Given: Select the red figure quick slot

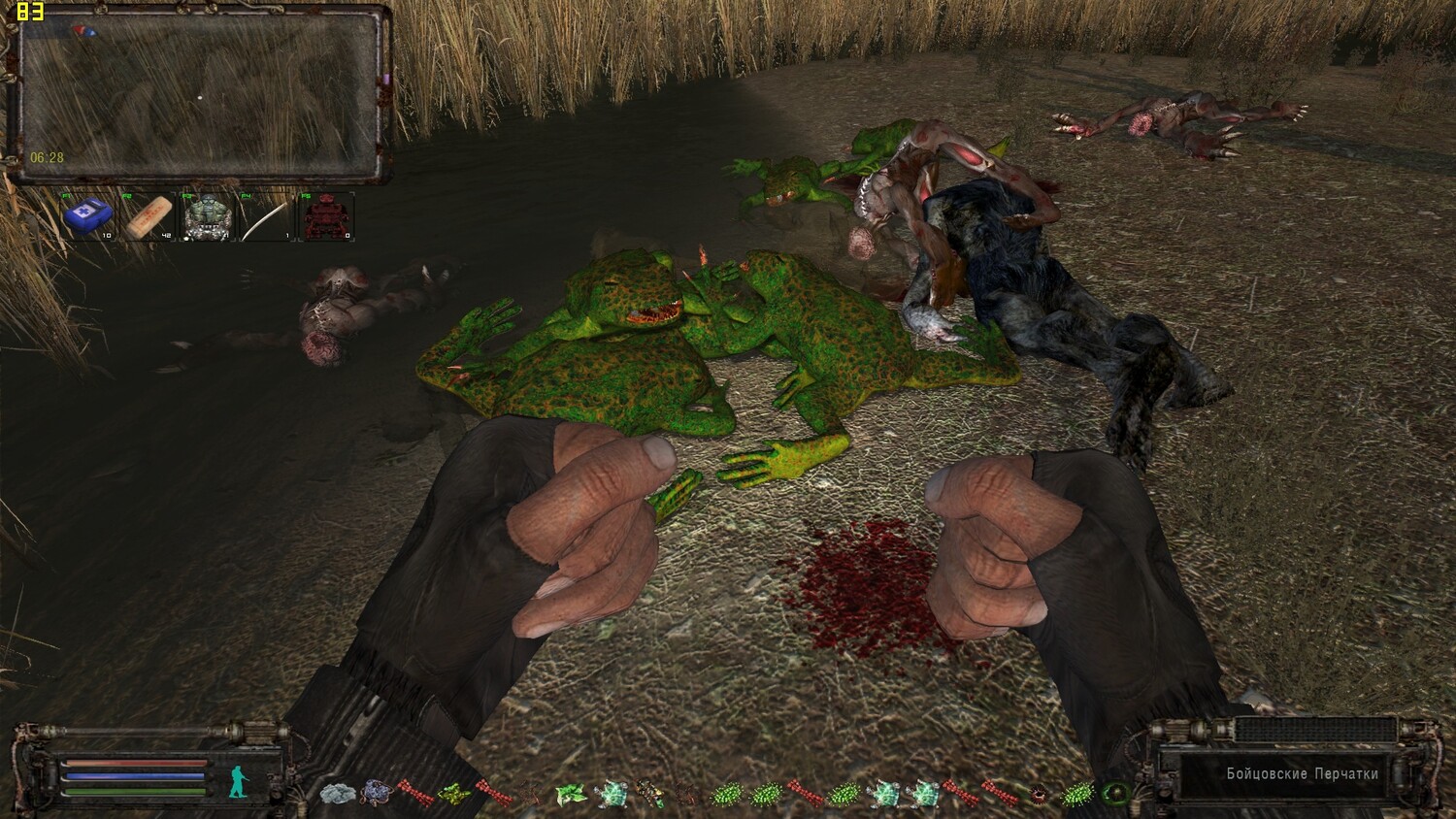Looking at the screenshot, I should pyautogui.click(x=324, y=216).
